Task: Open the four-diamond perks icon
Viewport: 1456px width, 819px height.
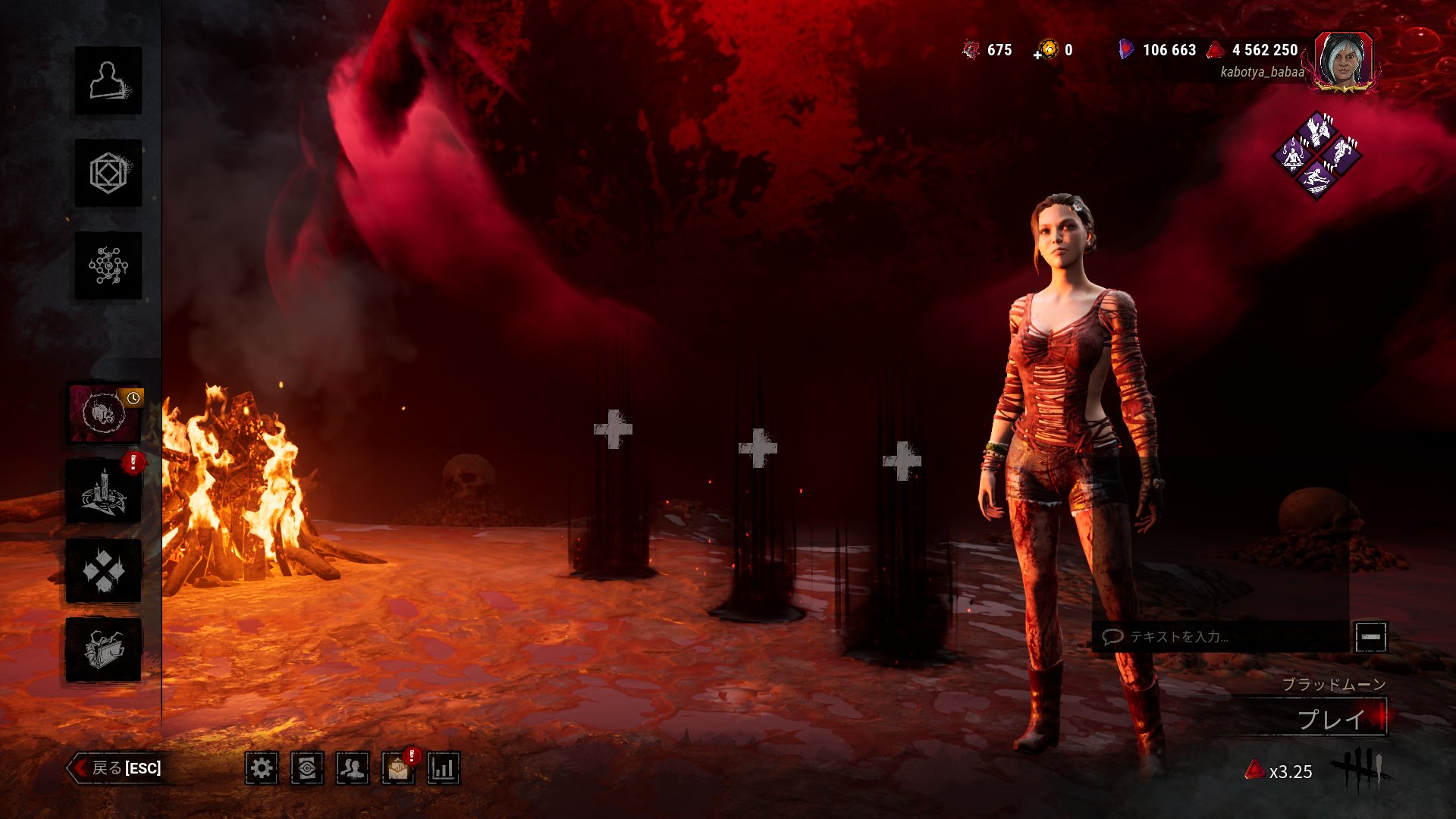Action: pyautogui.click(x=104, y=571)
